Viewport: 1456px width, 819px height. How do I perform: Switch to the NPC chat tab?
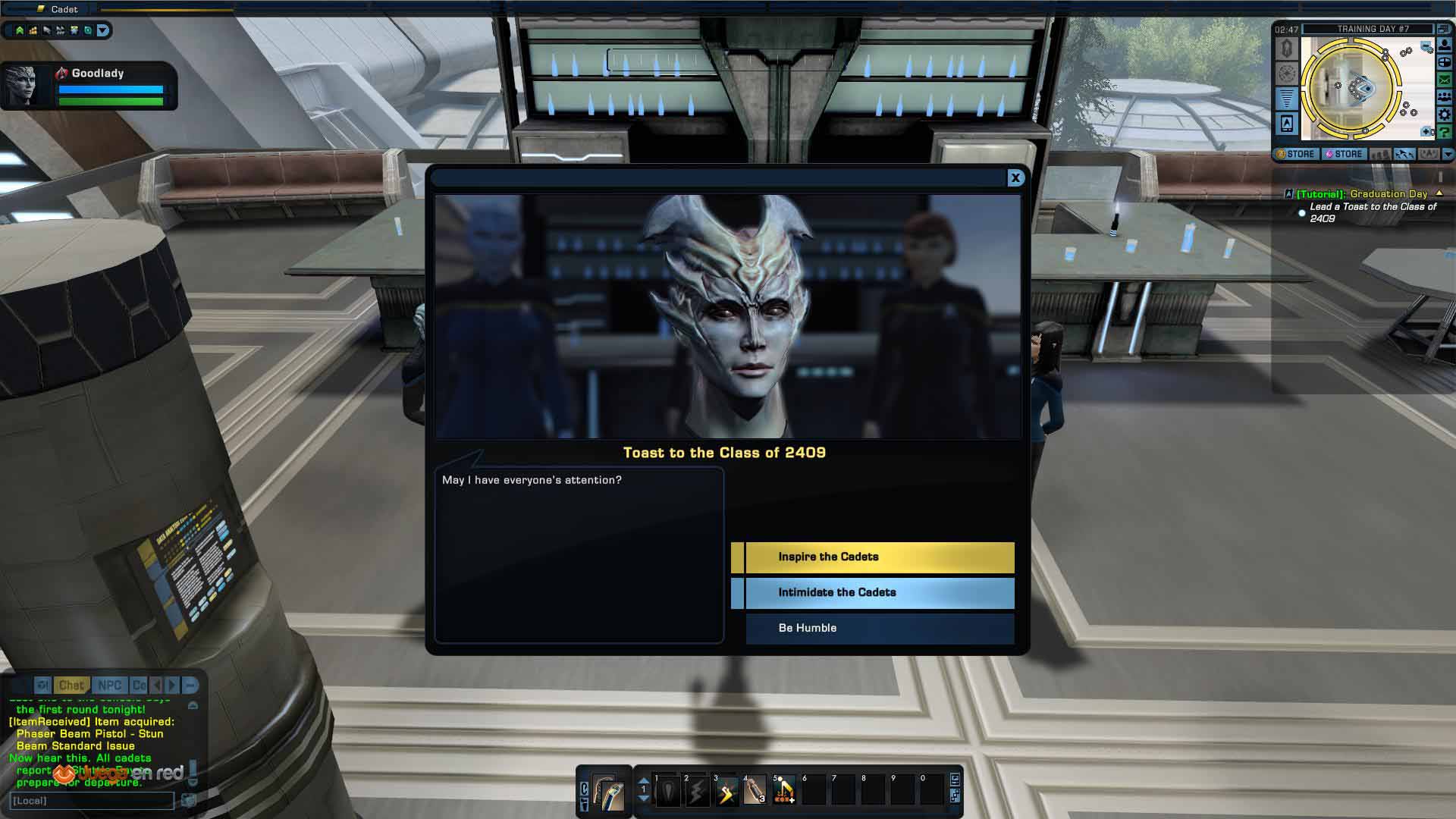pyautogui.click(x=109, y=686)
